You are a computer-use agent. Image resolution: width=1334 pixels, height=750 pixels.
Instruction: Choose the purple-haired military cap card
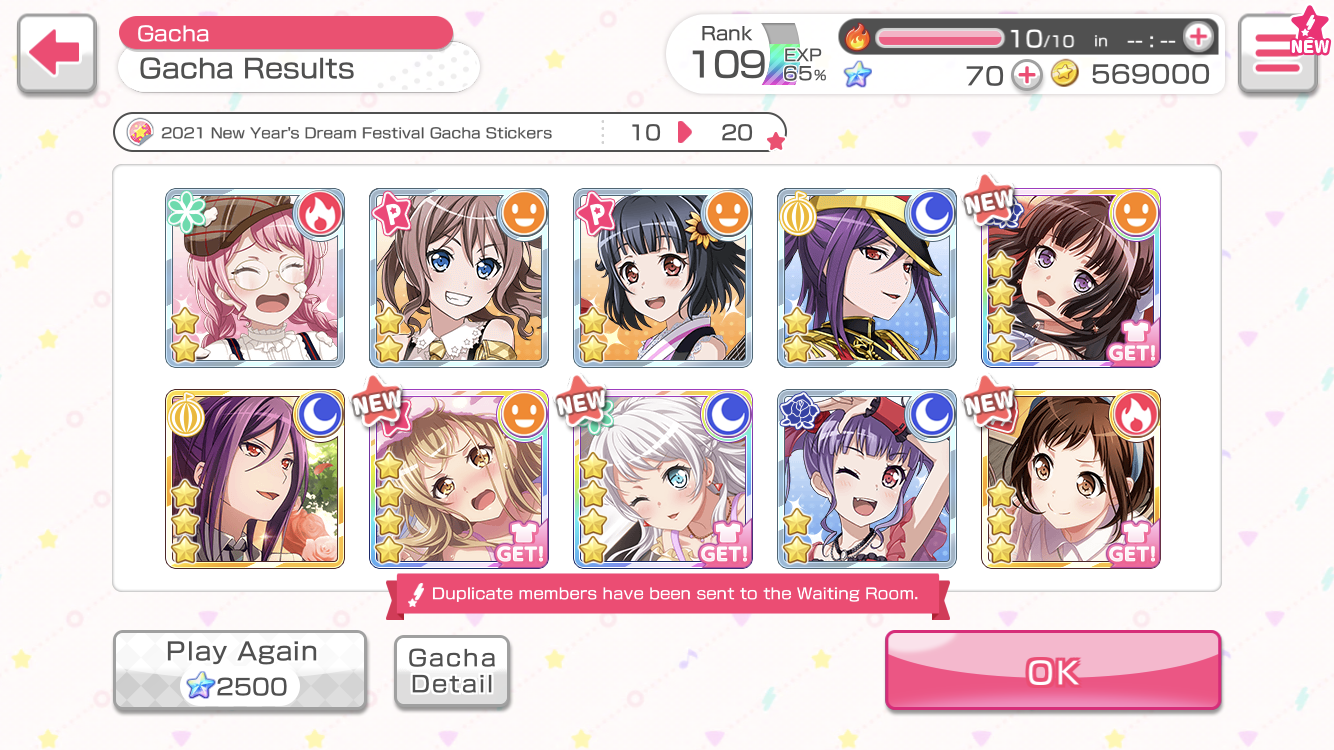867,278
